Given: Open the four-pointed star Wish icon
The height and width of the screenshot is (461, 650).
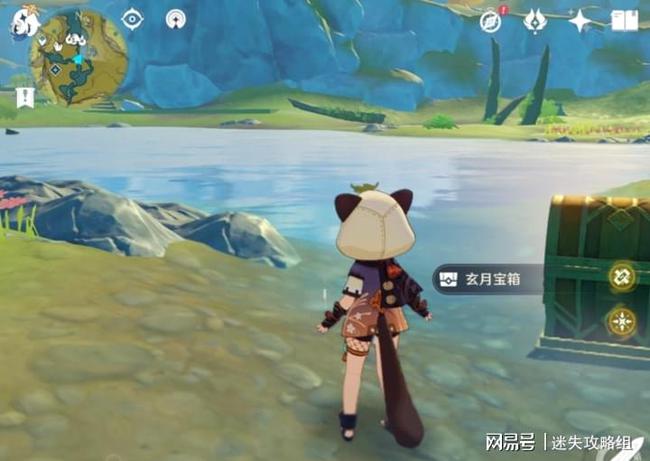Looking at the screenshot, I should pyautogui.click(x=579, y=21).
